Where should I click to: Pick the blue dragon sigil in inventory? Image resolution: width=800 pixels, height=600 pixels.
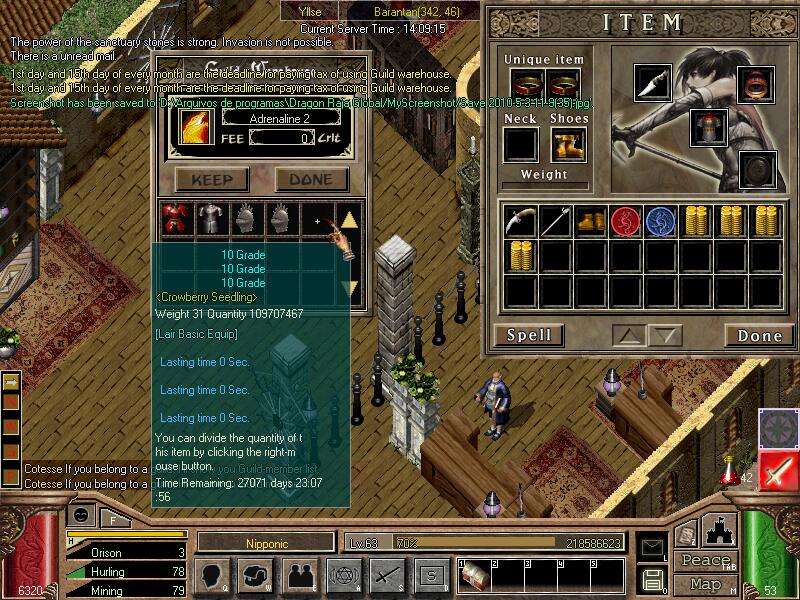tap(661, 221)
